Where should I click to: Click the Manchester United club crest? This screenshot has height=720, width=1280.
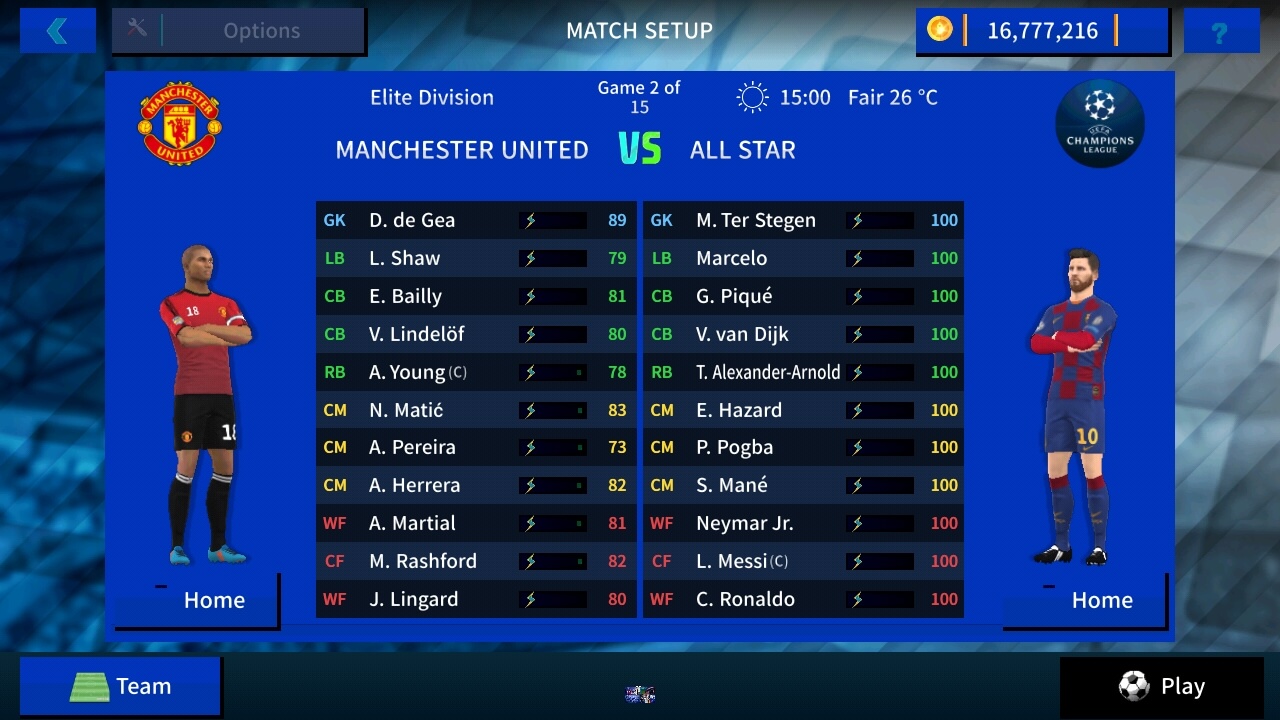click(180, 124)
